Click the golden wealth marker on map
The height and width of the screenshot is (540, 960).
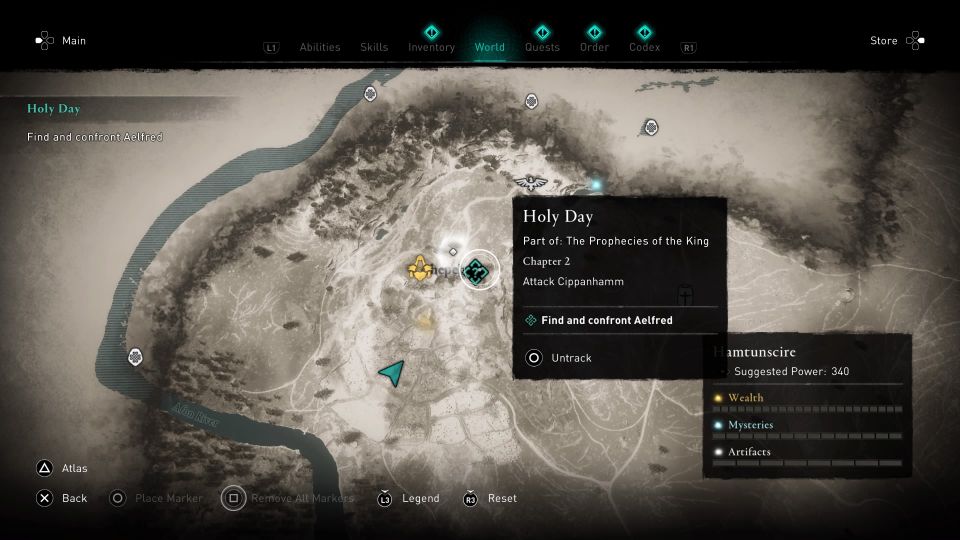pos(421,268)
